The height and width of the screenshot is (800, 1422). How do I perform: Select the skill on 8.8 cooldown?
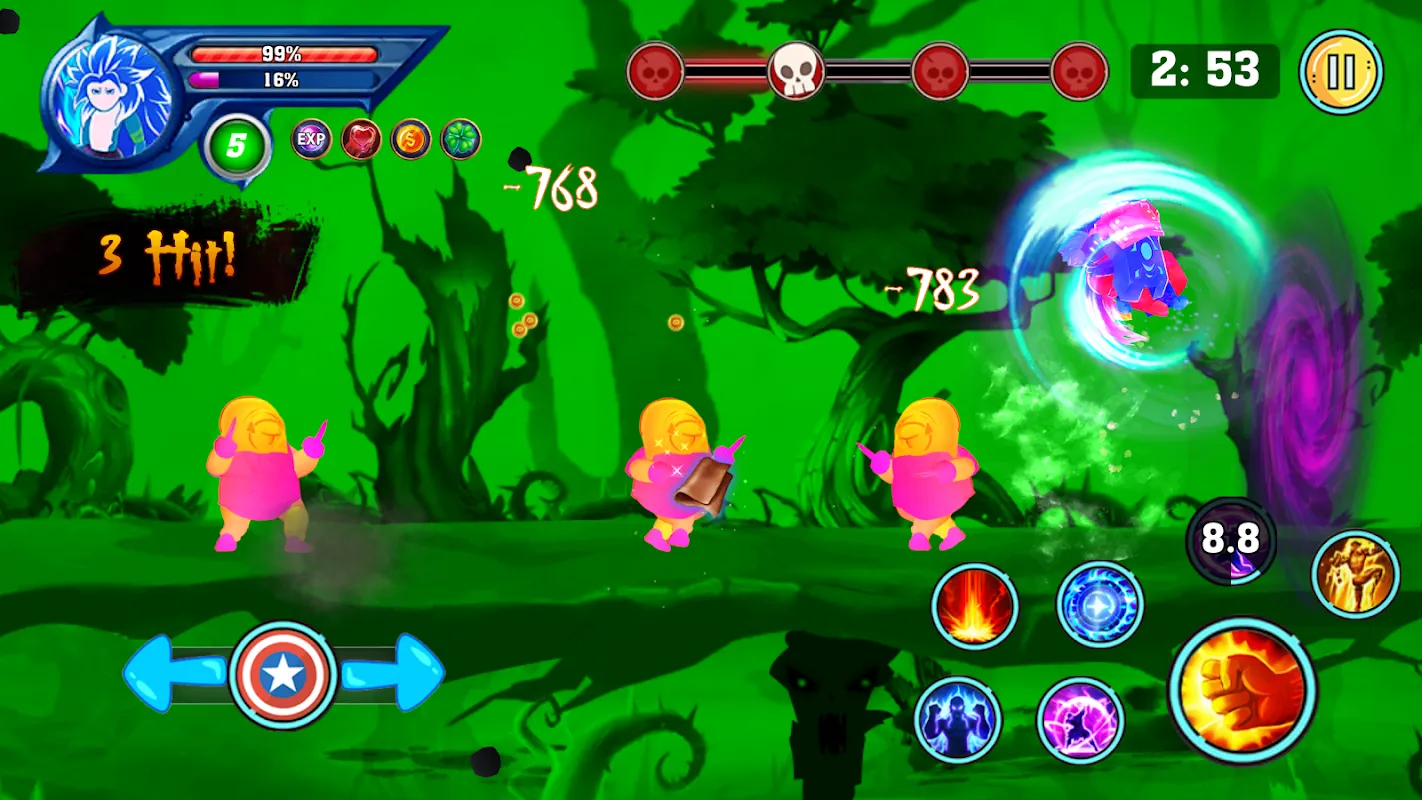click(x=1230, y=541)
